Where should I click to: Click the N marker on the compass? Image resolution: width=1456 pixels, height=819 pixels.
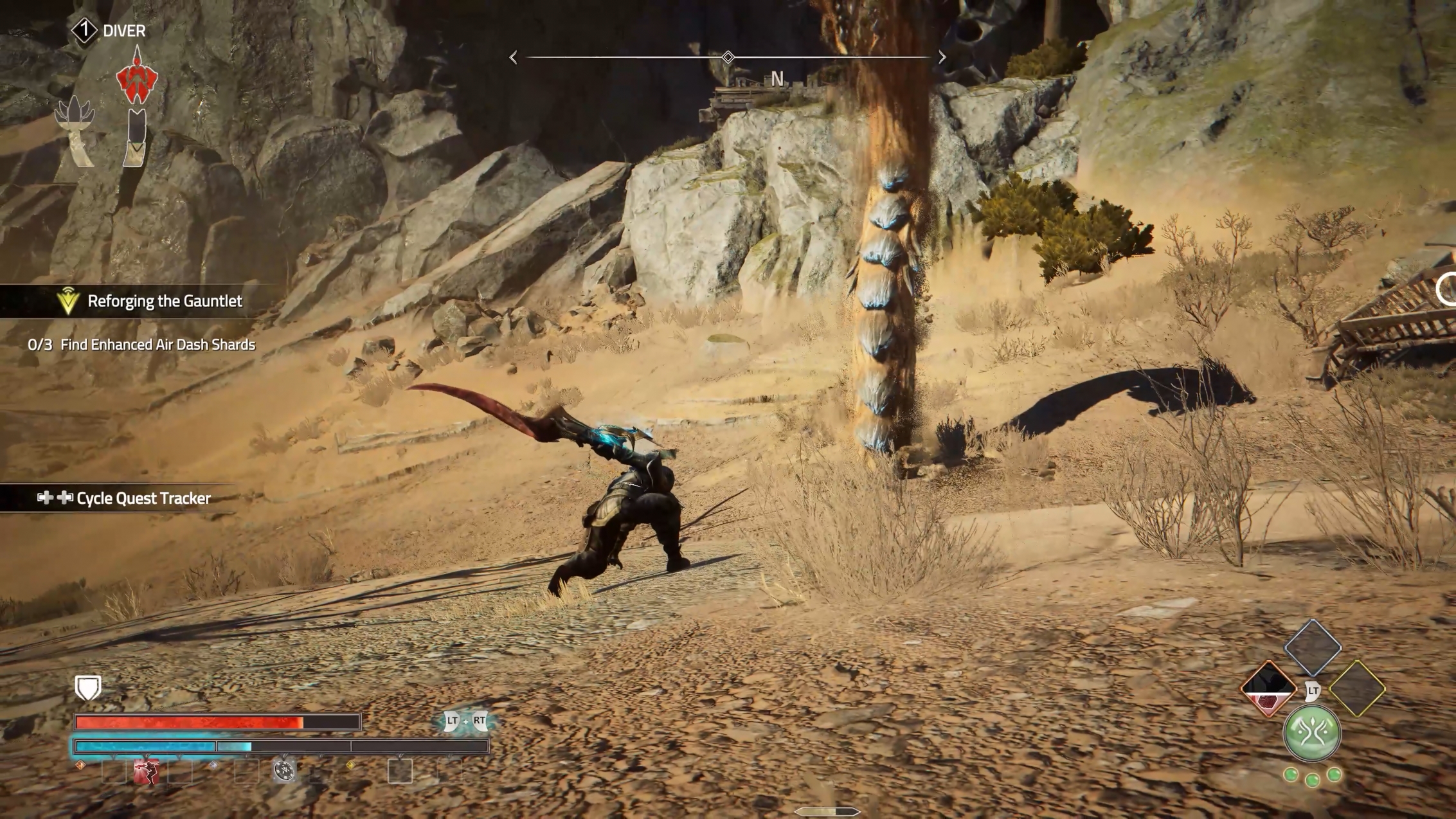pos(777,80)
